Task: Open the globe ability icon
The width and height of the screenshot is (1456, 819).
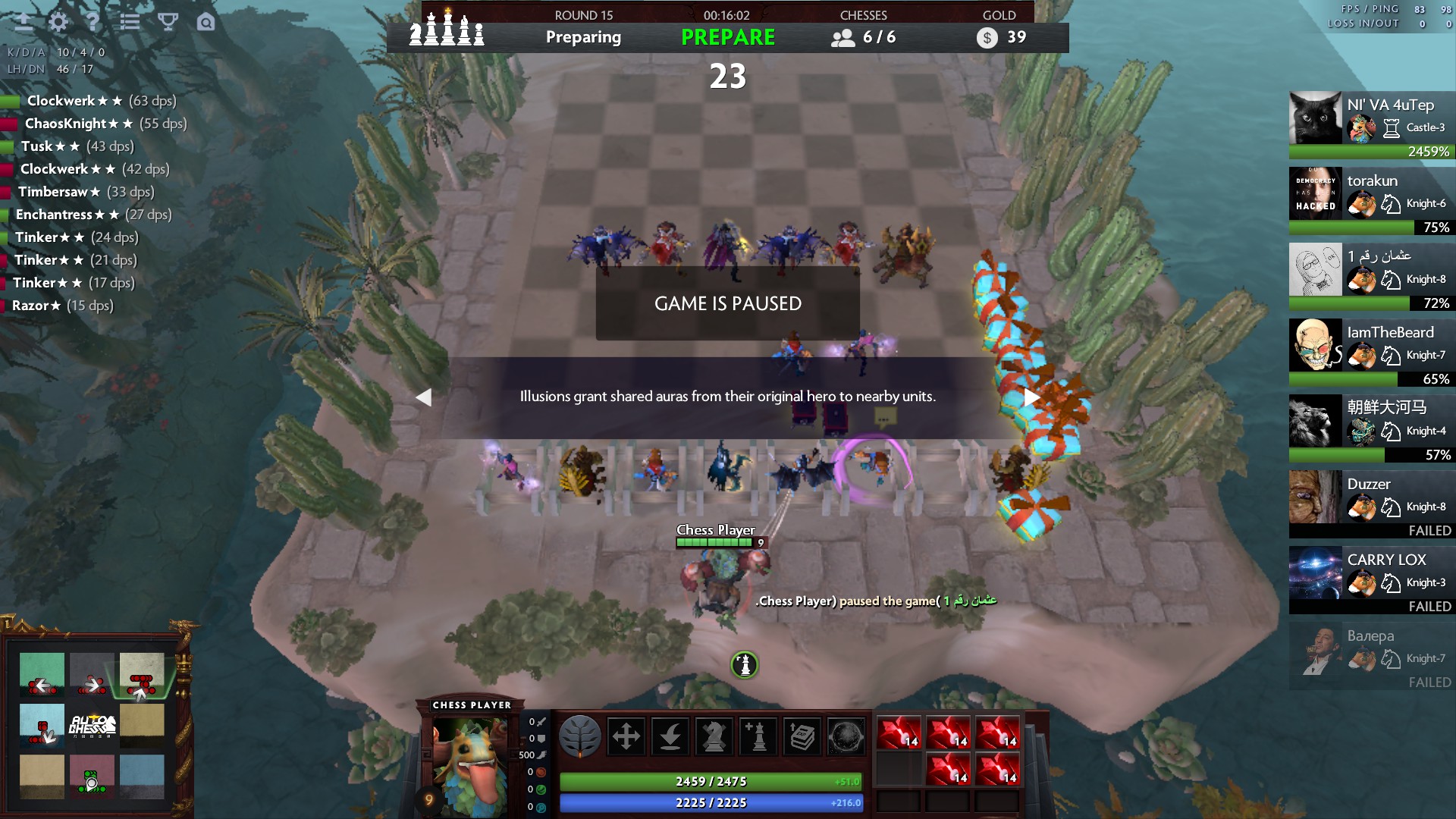Action: tap(848, 736)
